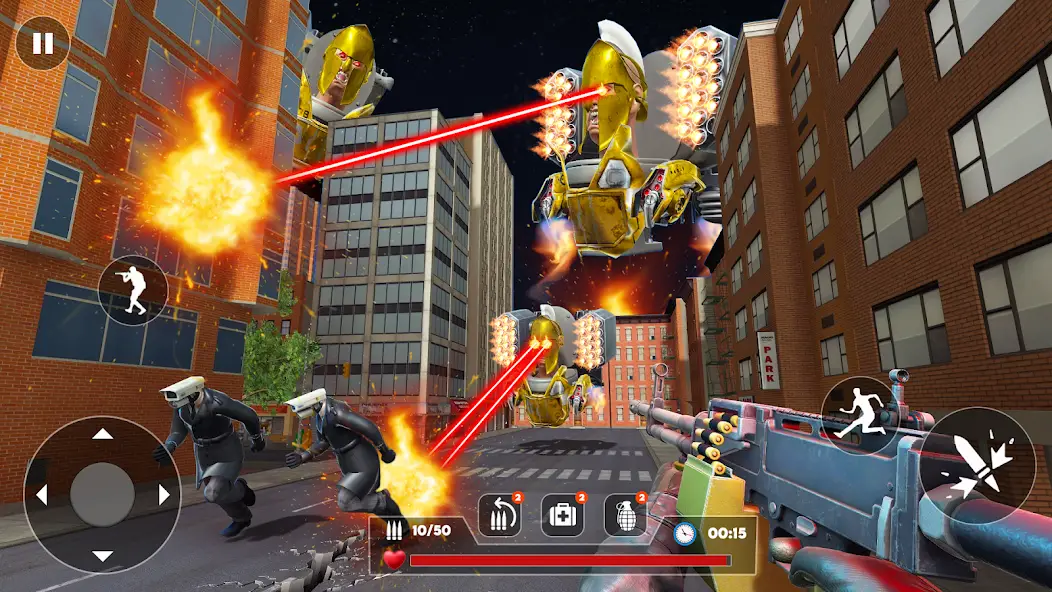This screenshot has width=1052, height=592.
Task: Click the joystick's down arrow
Action: (x=102, y=555)
